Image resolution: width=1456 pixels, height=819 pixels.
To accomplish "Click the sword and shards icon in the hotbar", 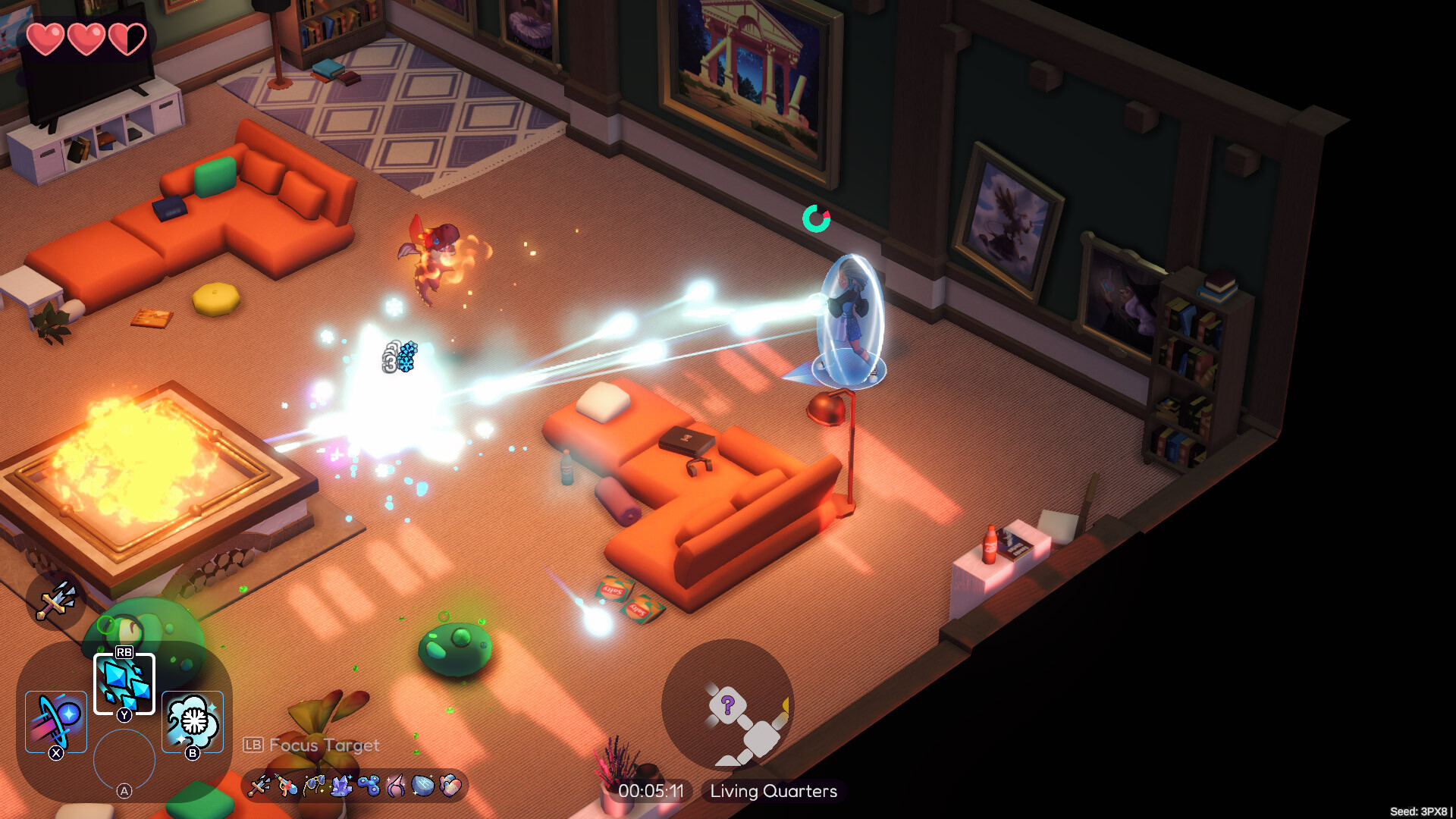I will 262,786.
